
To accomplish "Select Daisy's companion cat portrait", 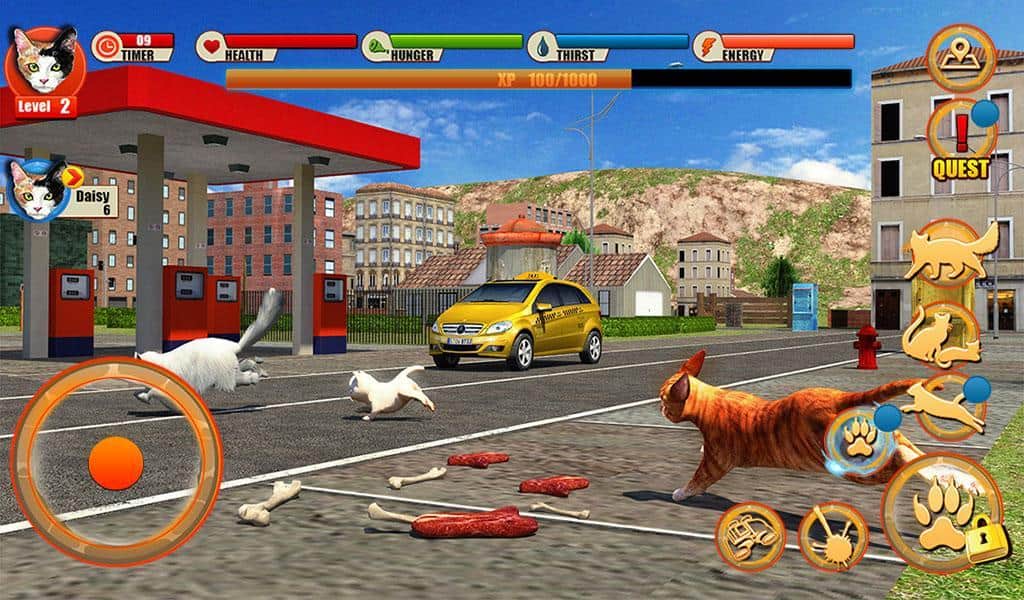I will [35, 190].
